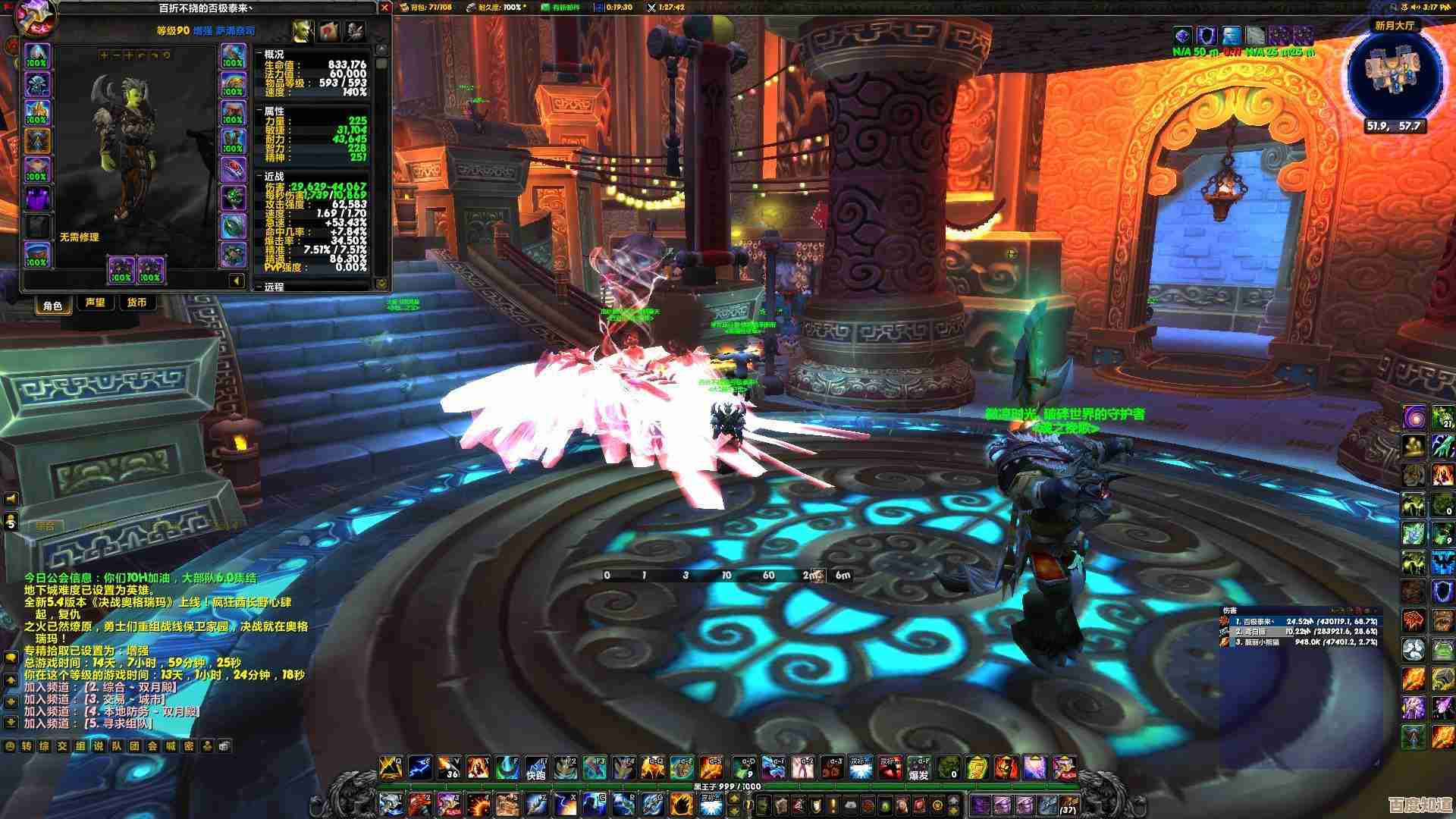
Task: Select the 综合 general chat tab
Action: pos(45,526)
